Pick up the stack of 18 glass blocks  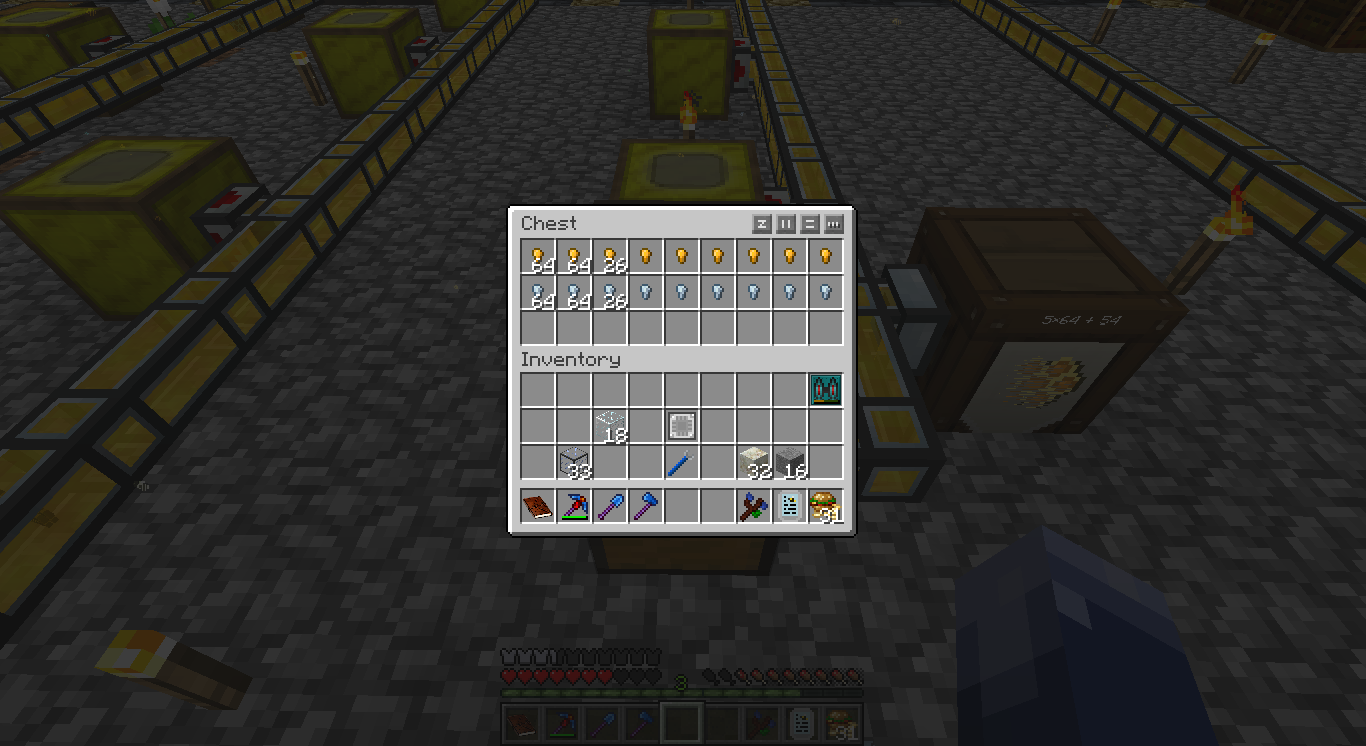coord(610,426)
